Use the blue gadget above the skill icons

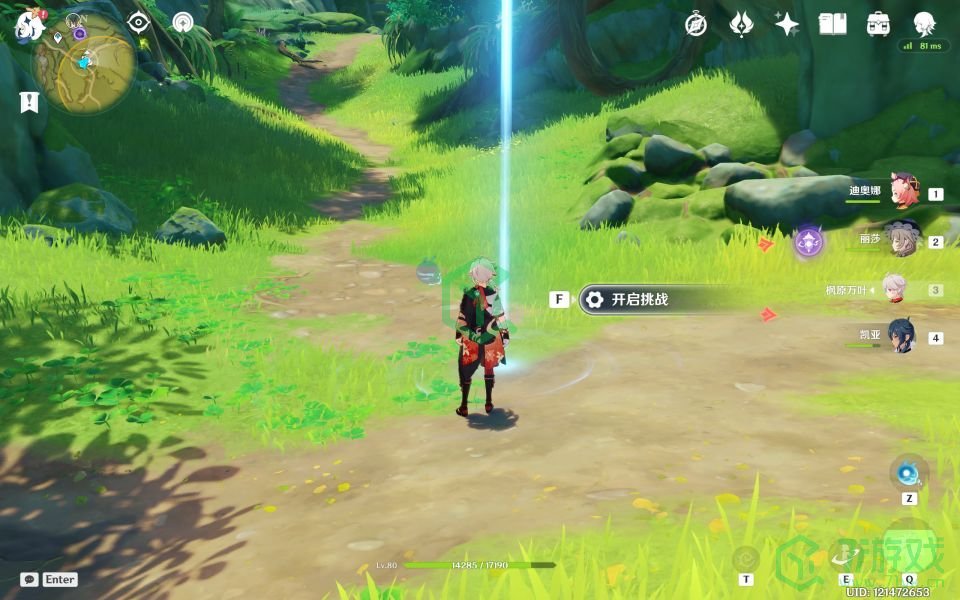coord(909,473)
